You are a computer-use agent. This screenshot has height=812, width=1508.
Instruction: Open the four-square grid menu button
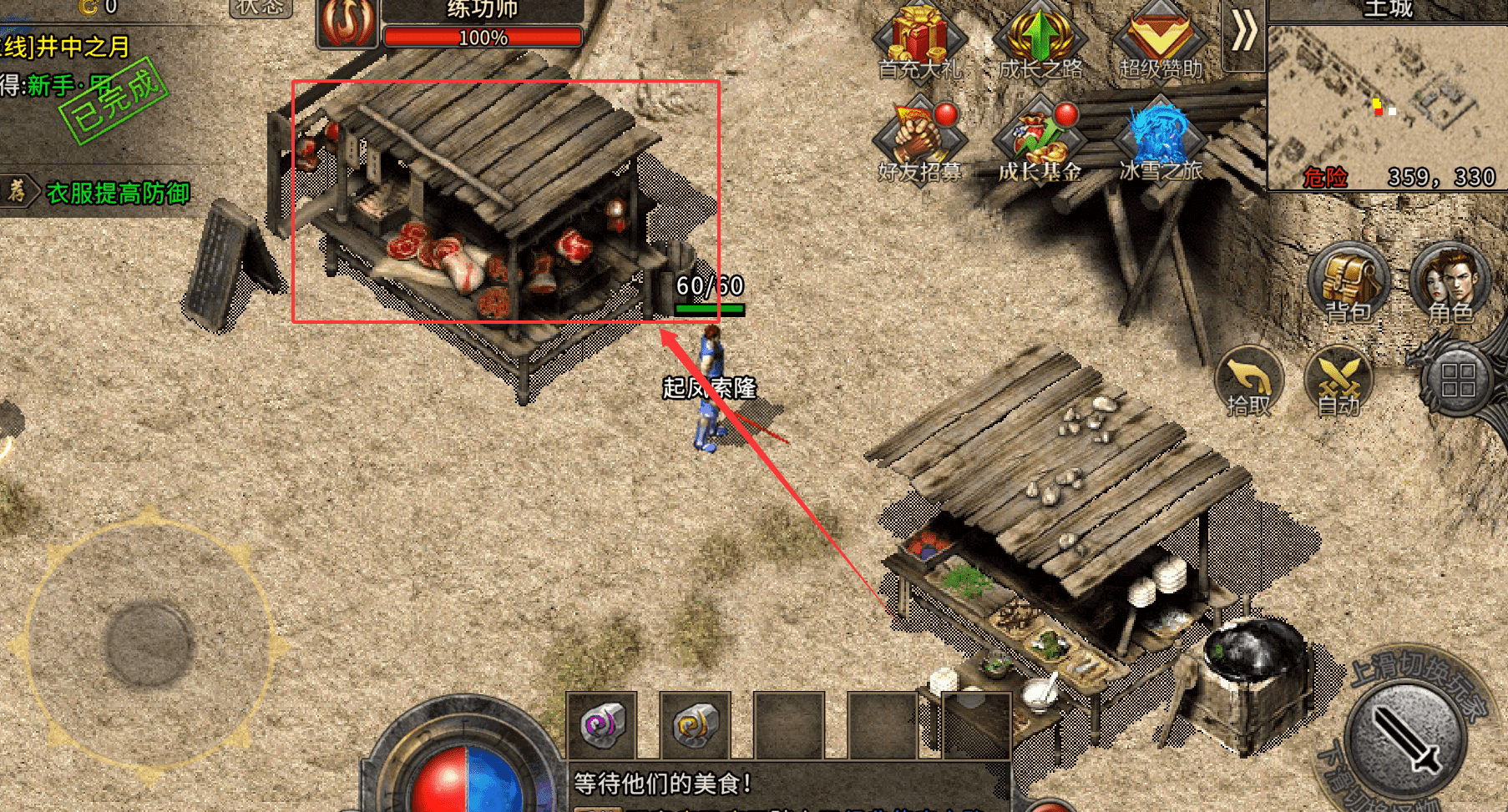tap(1458, 381)
